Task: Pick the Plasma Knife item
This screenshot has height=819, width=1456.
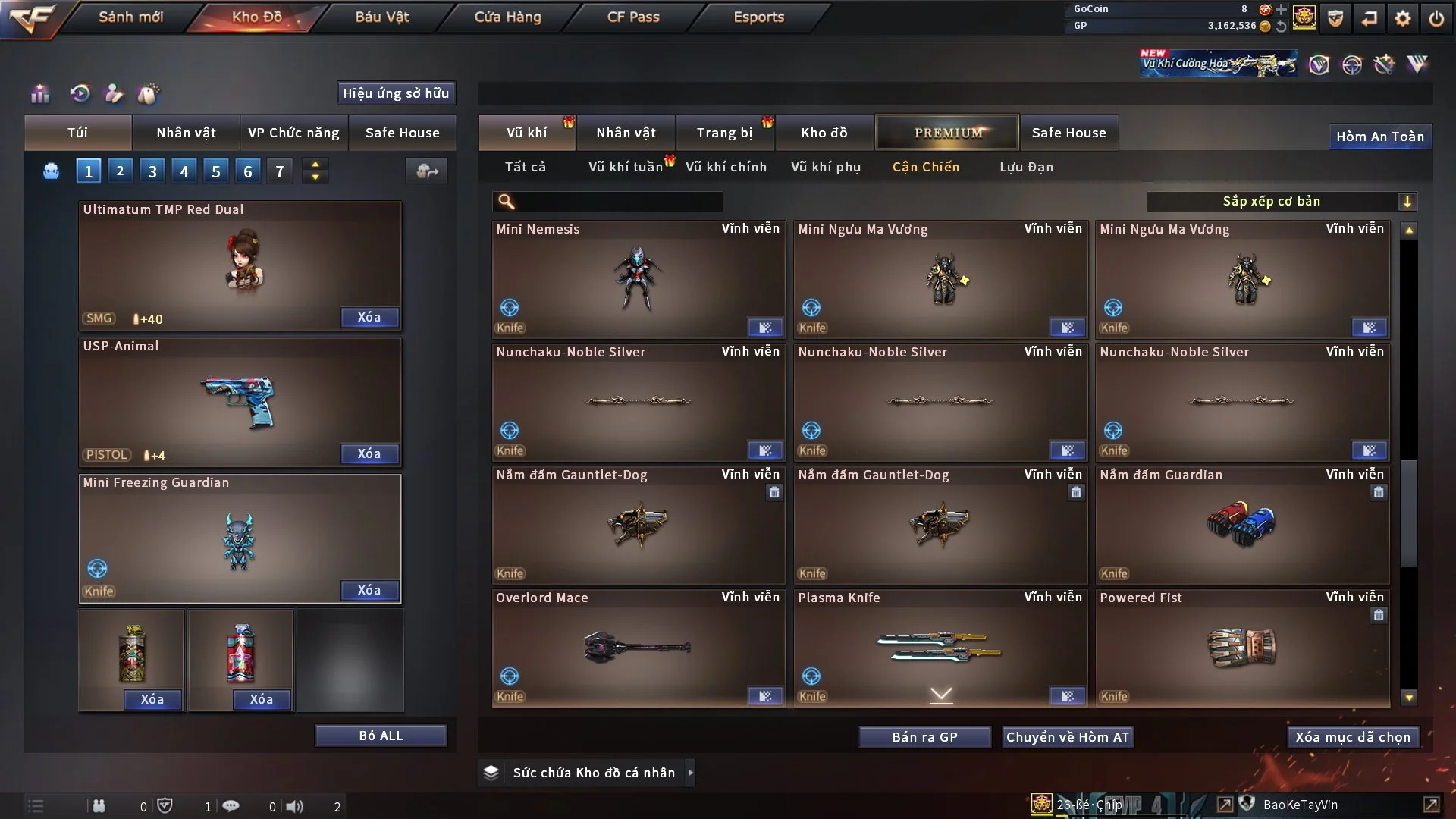Action: pos(940,645)
